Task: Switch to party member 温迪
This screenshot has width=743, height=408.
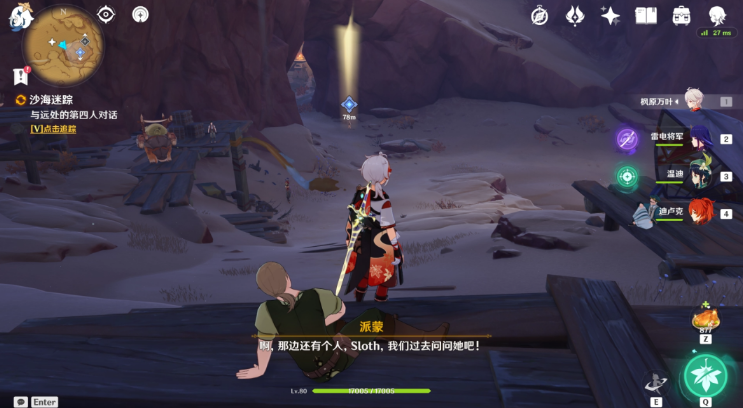Action: pyautogui.click(x=699, y=175)
